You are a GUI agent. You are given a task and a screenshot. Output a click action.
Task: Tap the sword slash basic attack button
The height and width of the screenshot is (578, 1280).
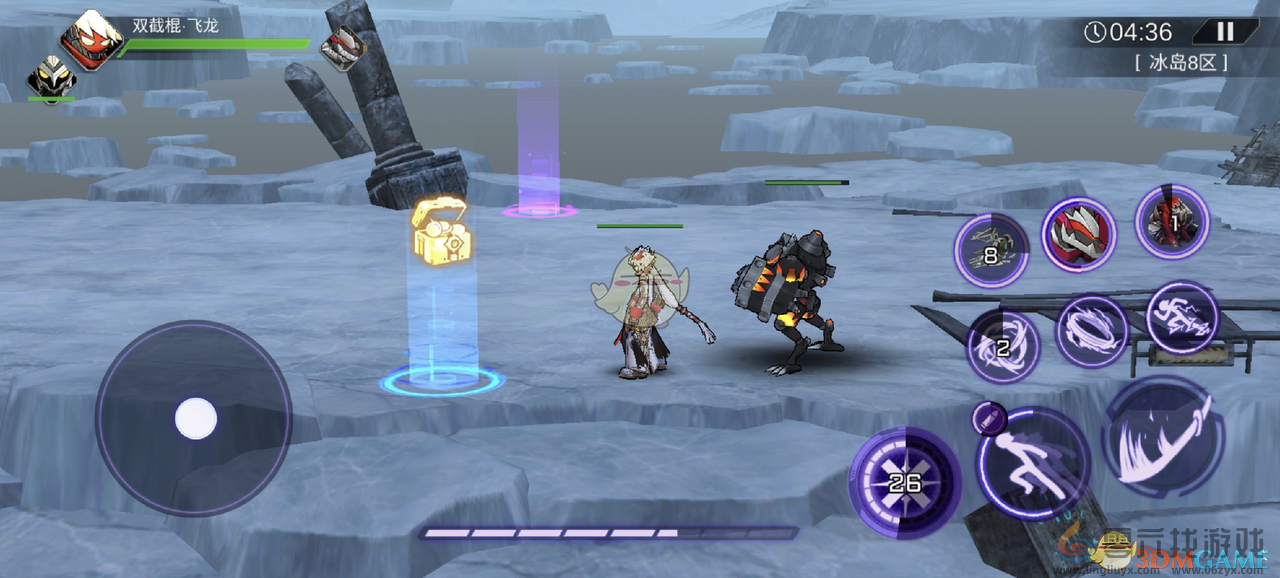(1163, 440)
